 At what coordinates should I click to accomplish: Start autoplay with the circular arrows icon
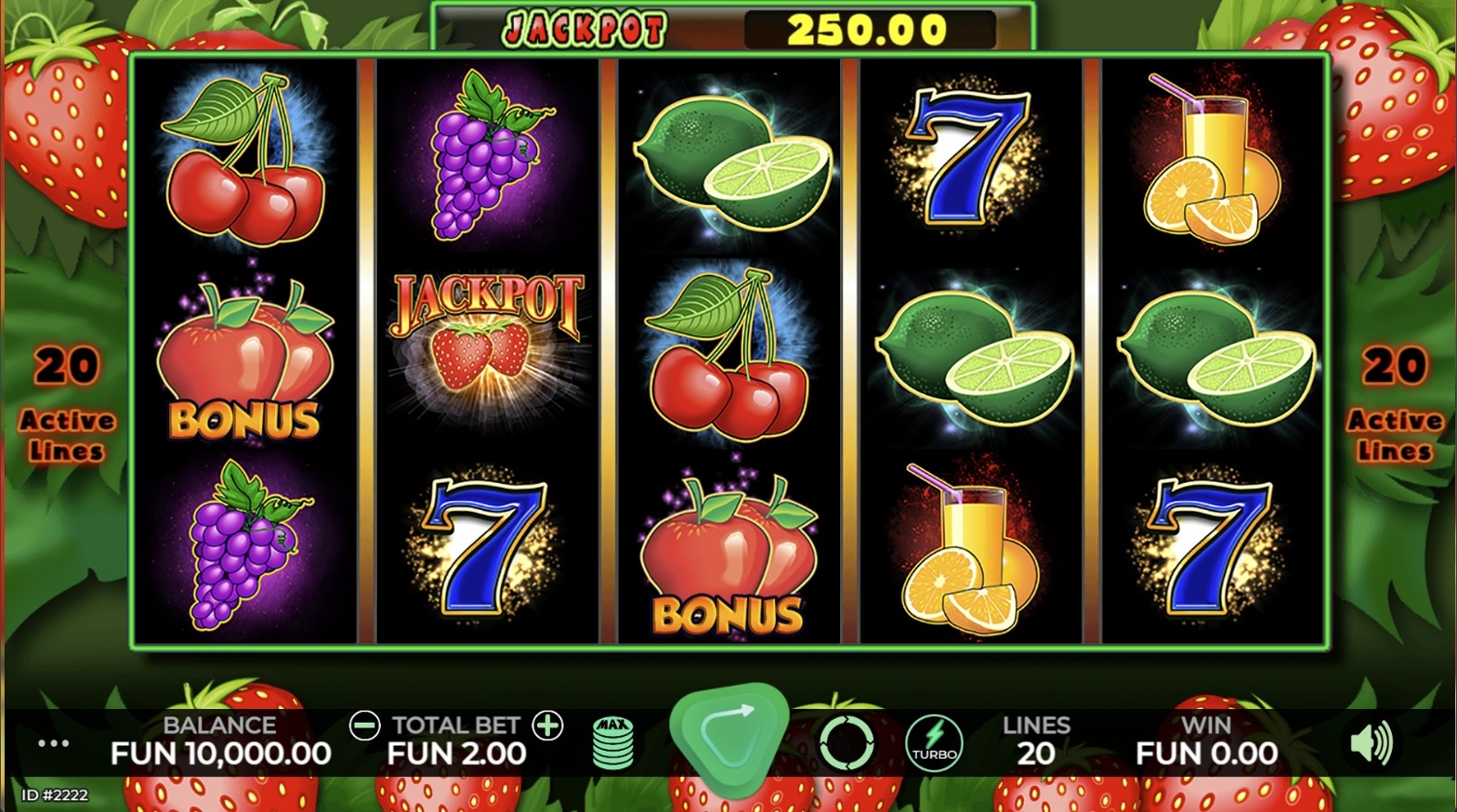tap(846, 743)
